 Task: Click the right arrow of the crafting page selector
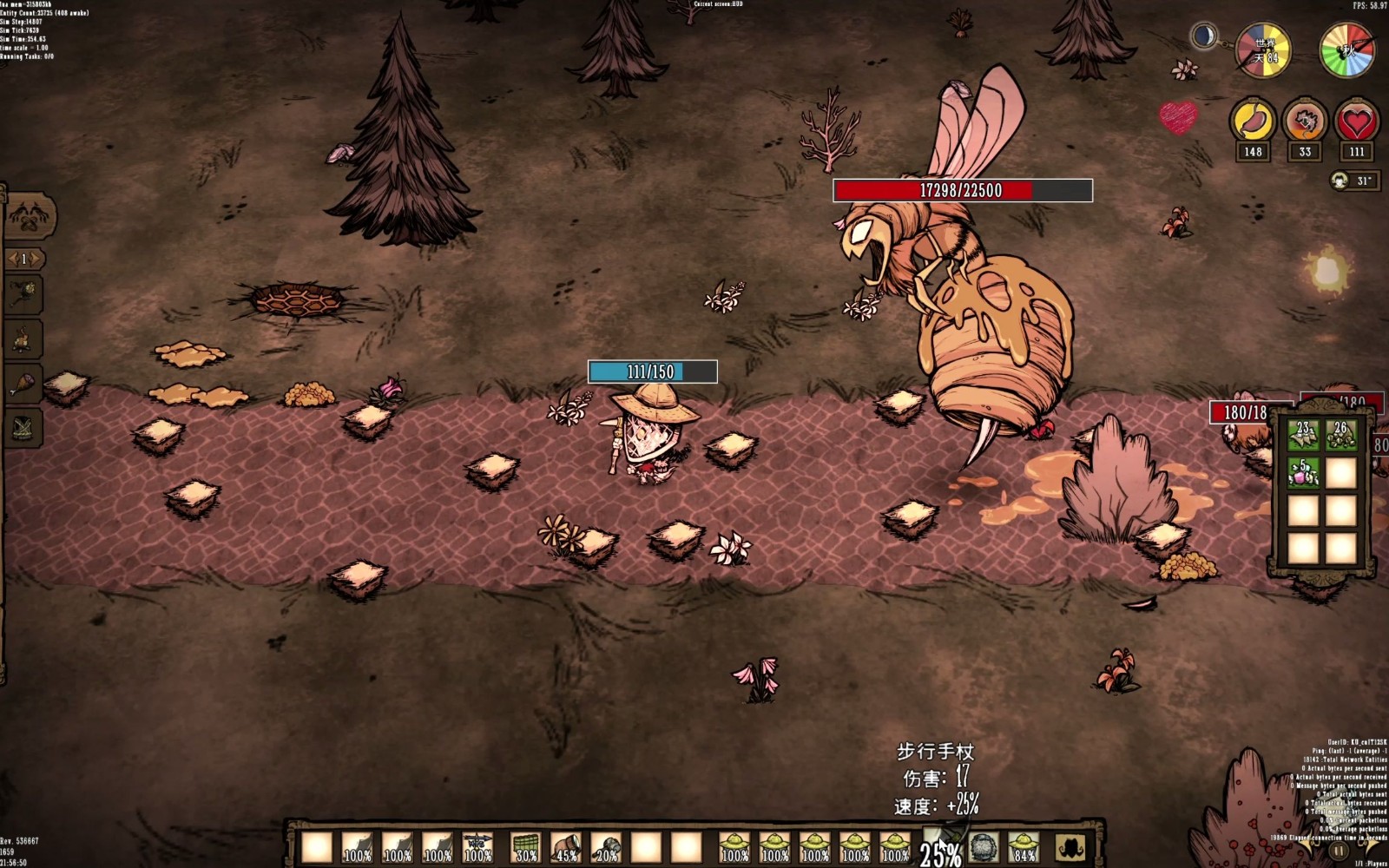point(36,259)
